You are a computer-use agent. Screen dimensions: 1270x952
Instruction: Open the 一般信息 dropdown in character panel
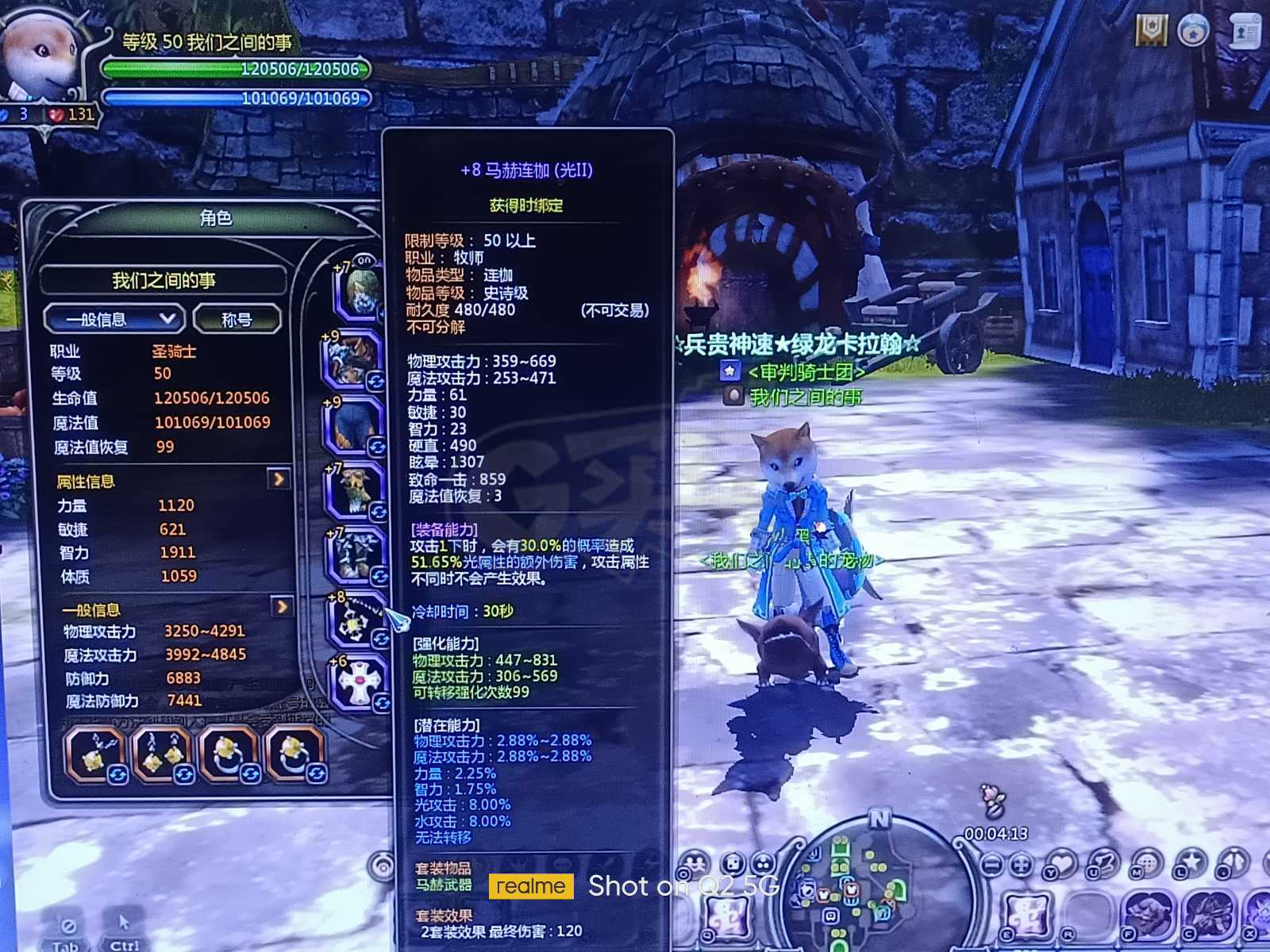coord(114,319)
